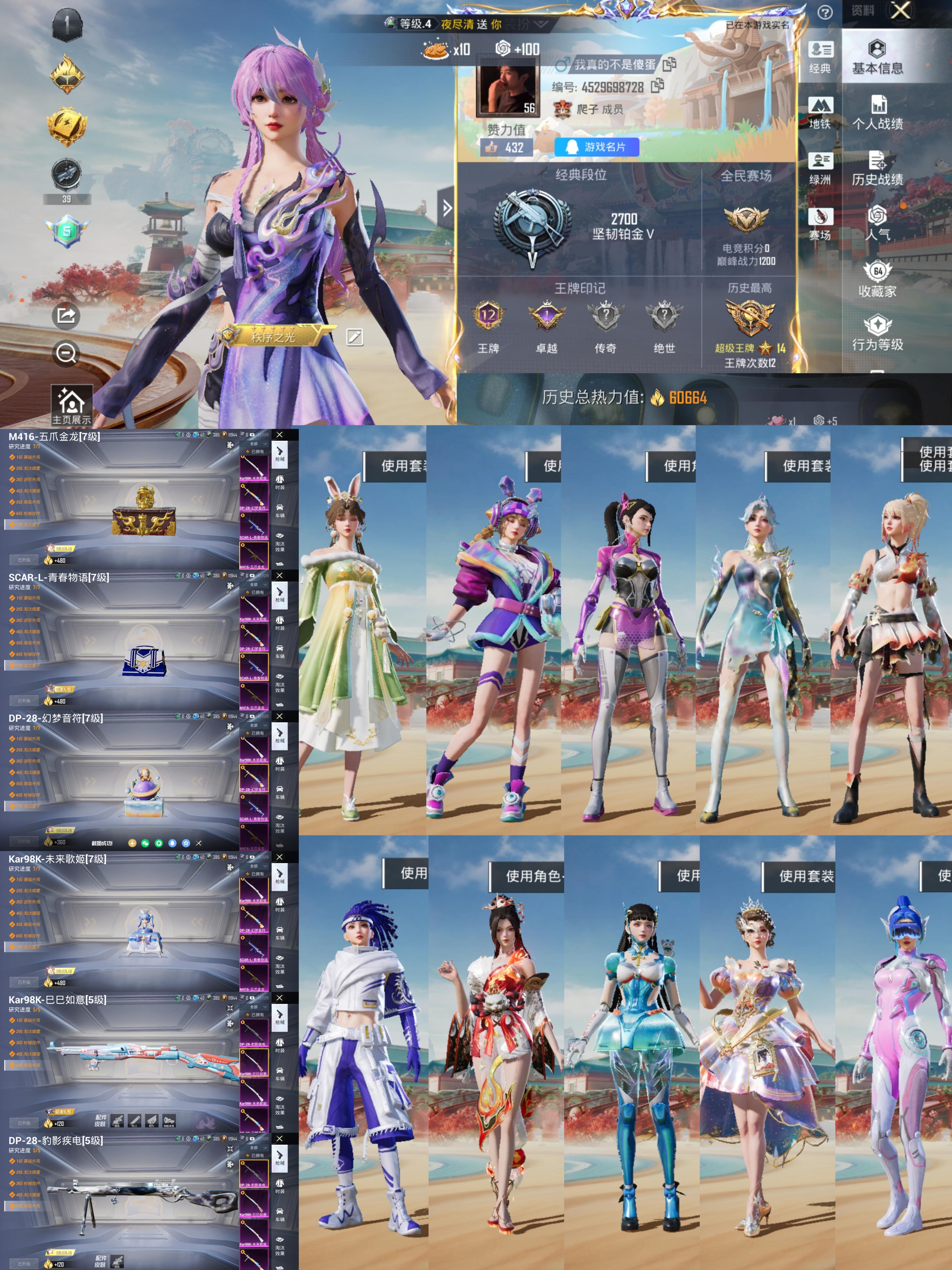
Task: Switch to the 地铁 metro mode tab
Action: click(x=820, y=113)
